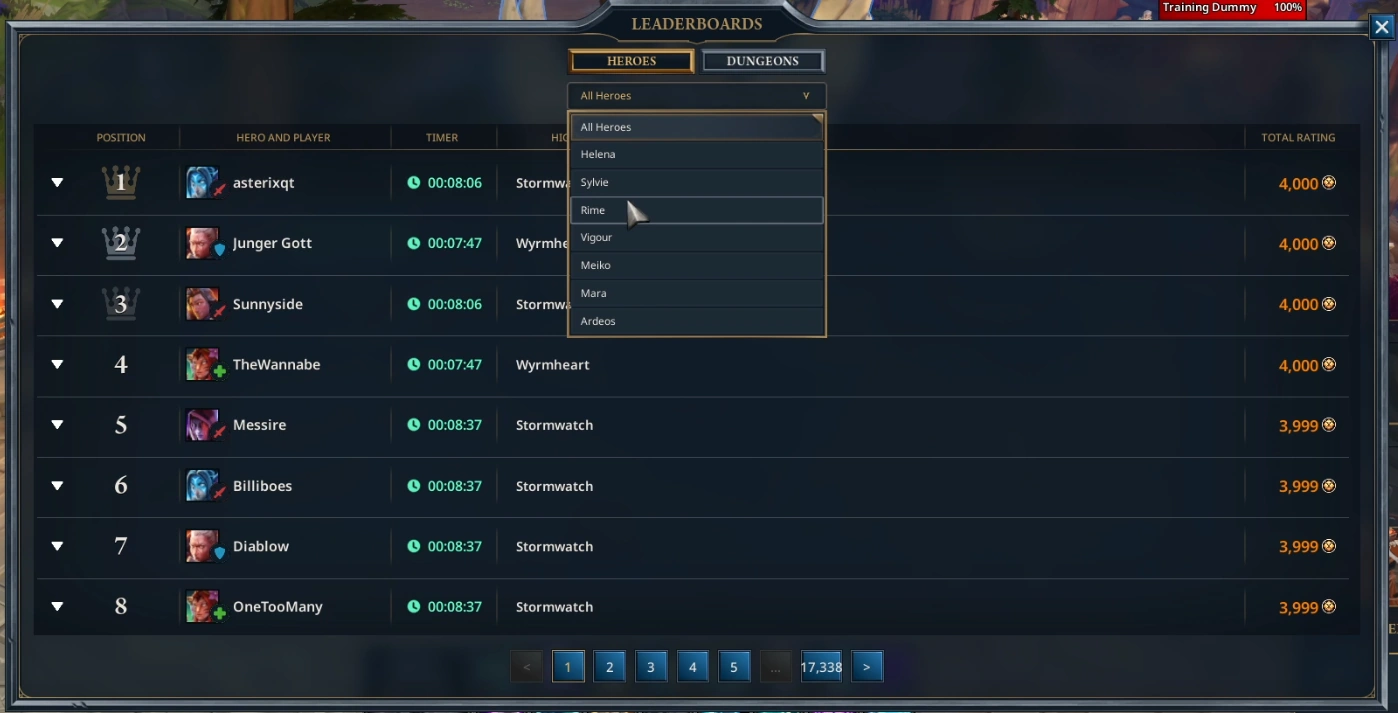Select the Heroes tab
The image size is (1398, 713).
(631, 61)
